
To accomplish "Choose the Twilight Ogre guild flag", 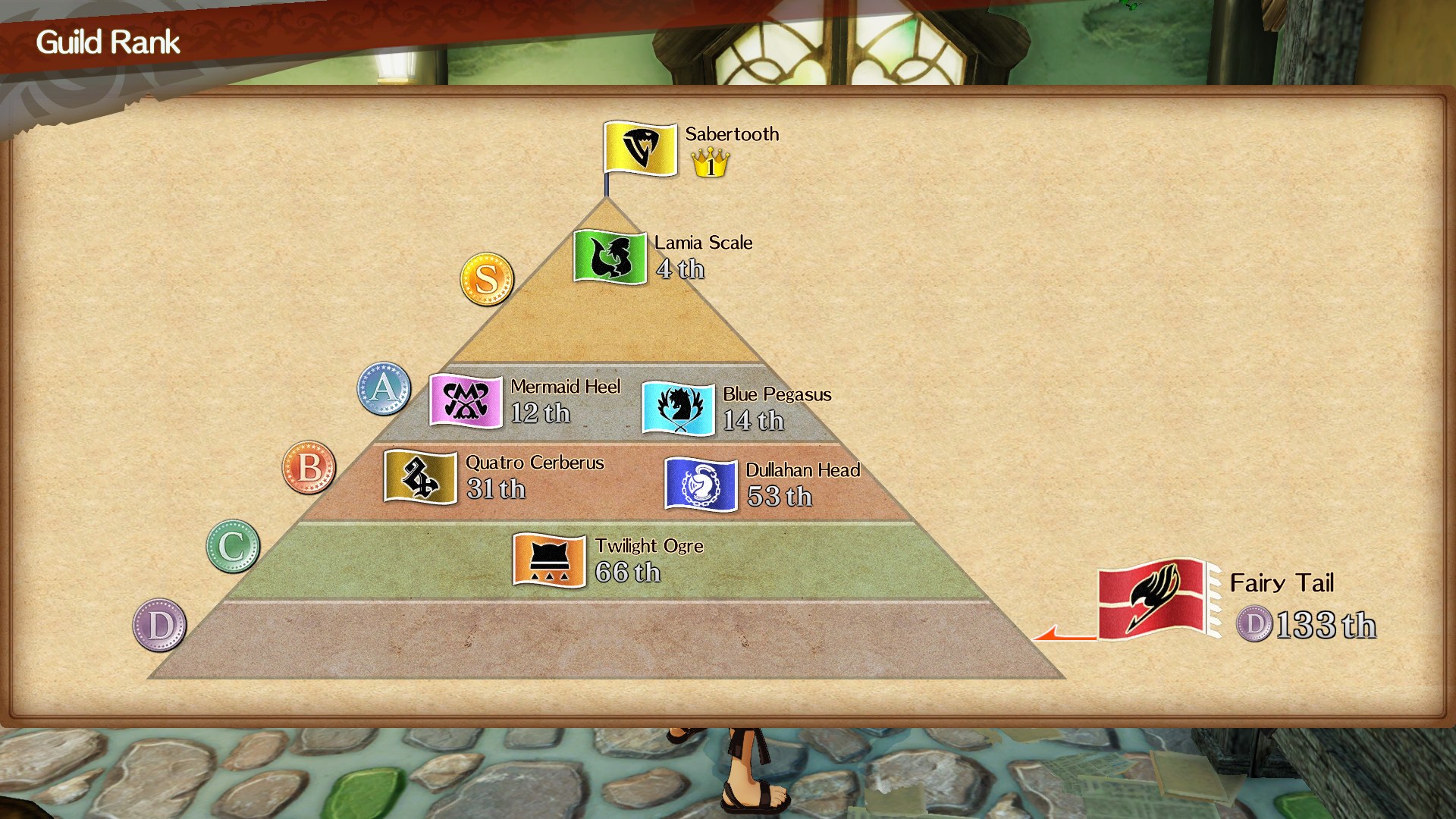I will [x=549, y=560].
